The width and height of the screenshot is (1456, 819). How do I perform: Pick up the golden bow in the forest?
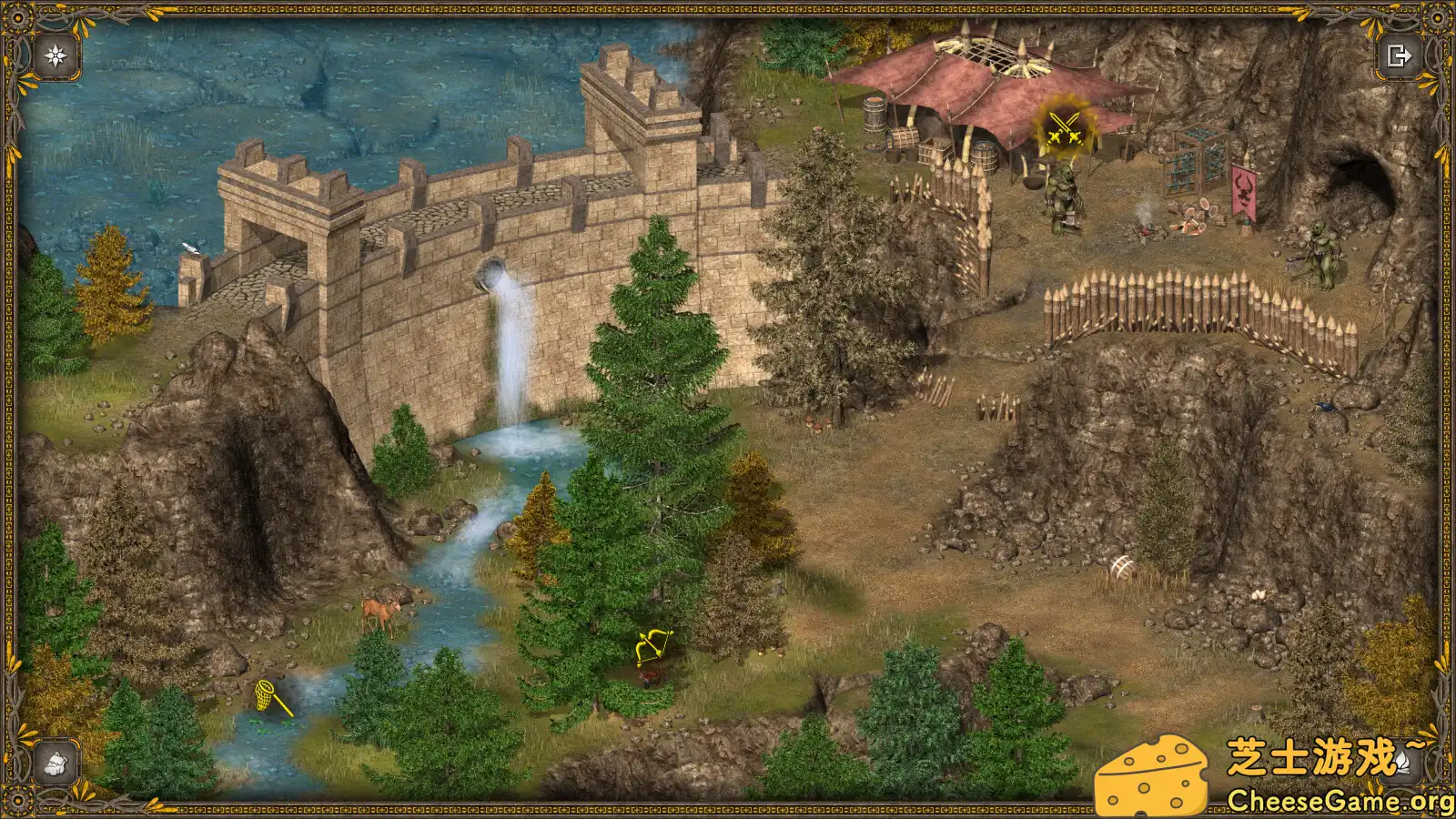652,646
